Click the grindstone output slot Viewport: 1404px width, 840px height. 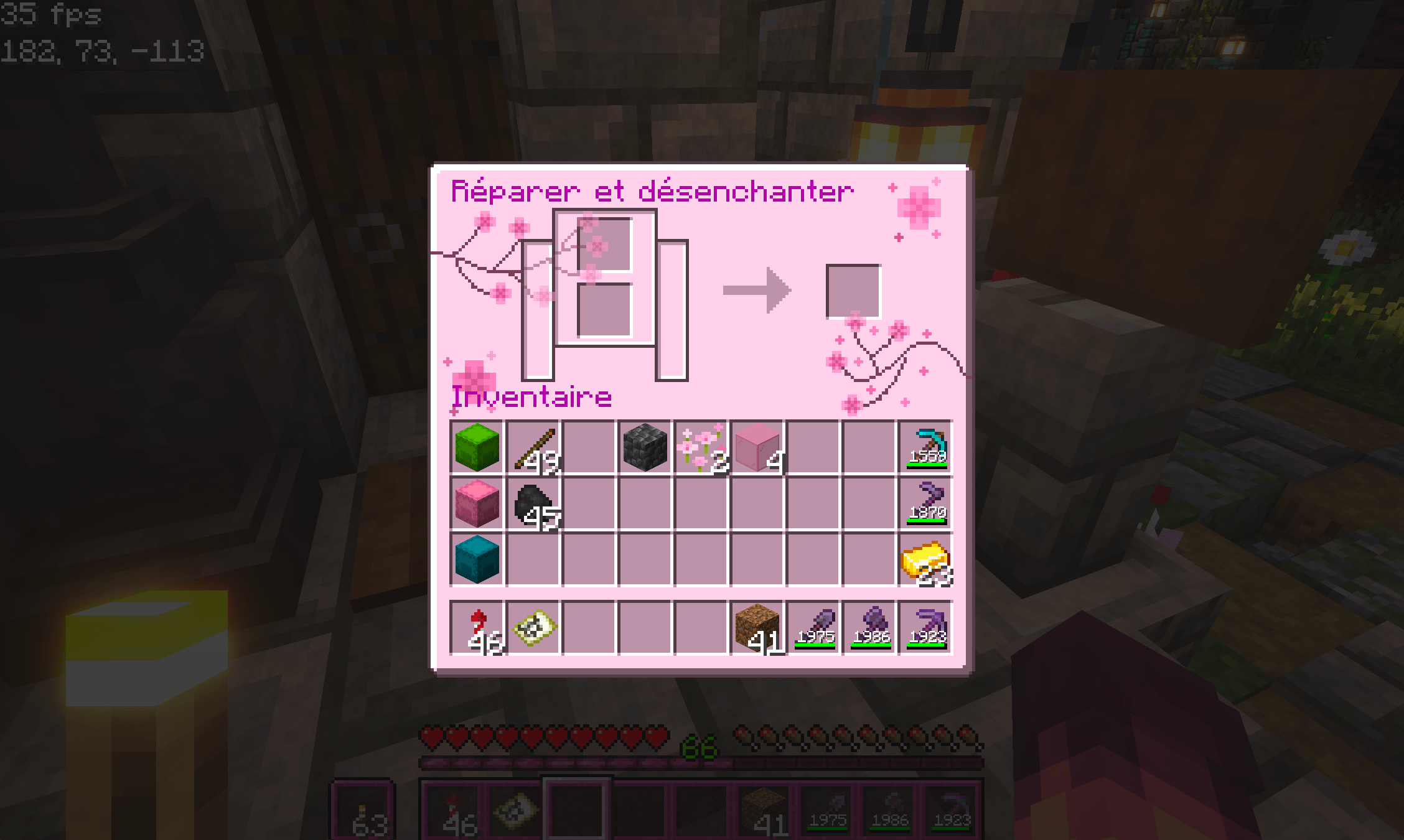(853, 289)
